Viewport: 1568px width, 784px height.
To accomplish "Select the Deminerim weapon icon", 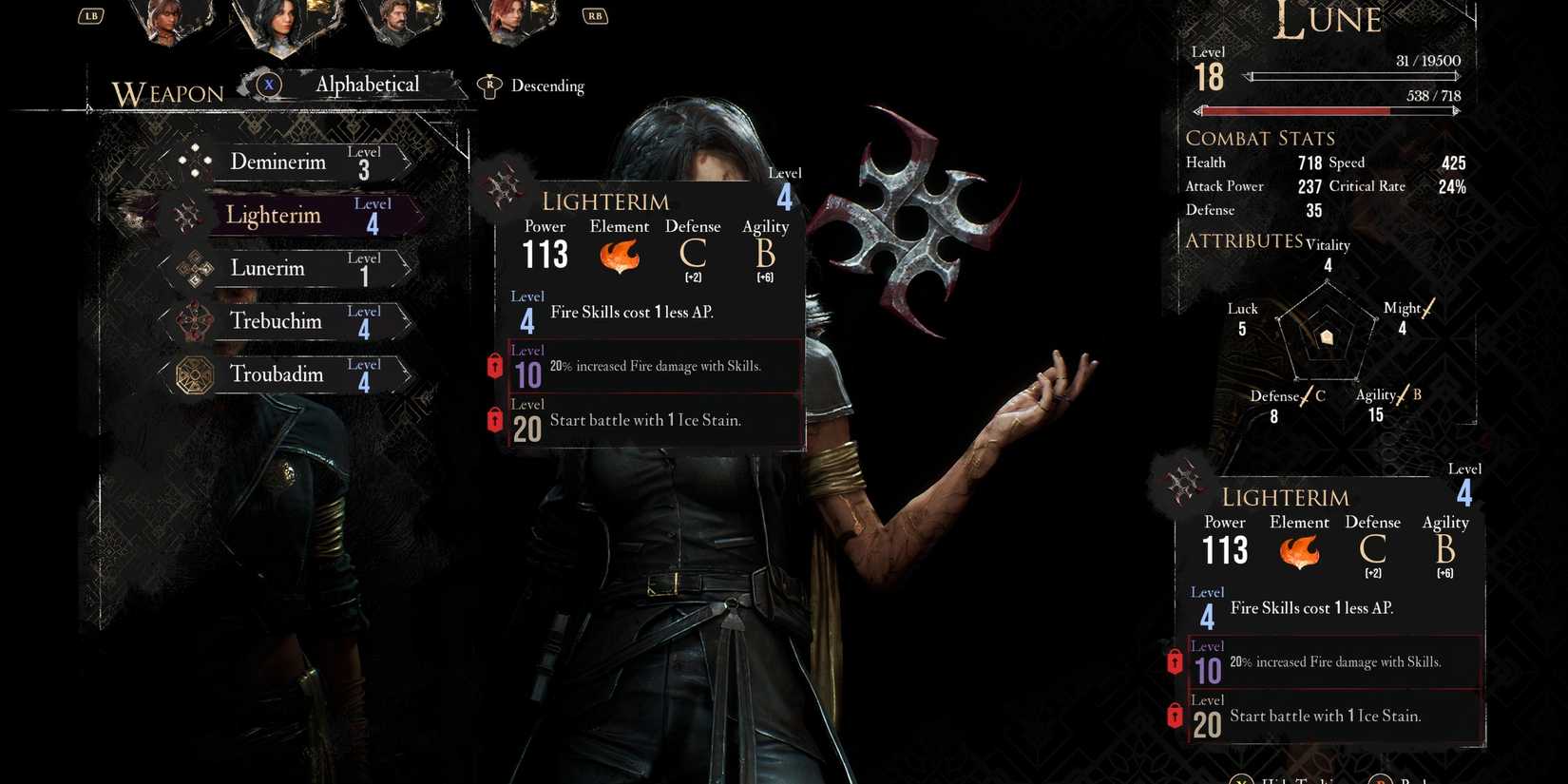I will point(196,162).
